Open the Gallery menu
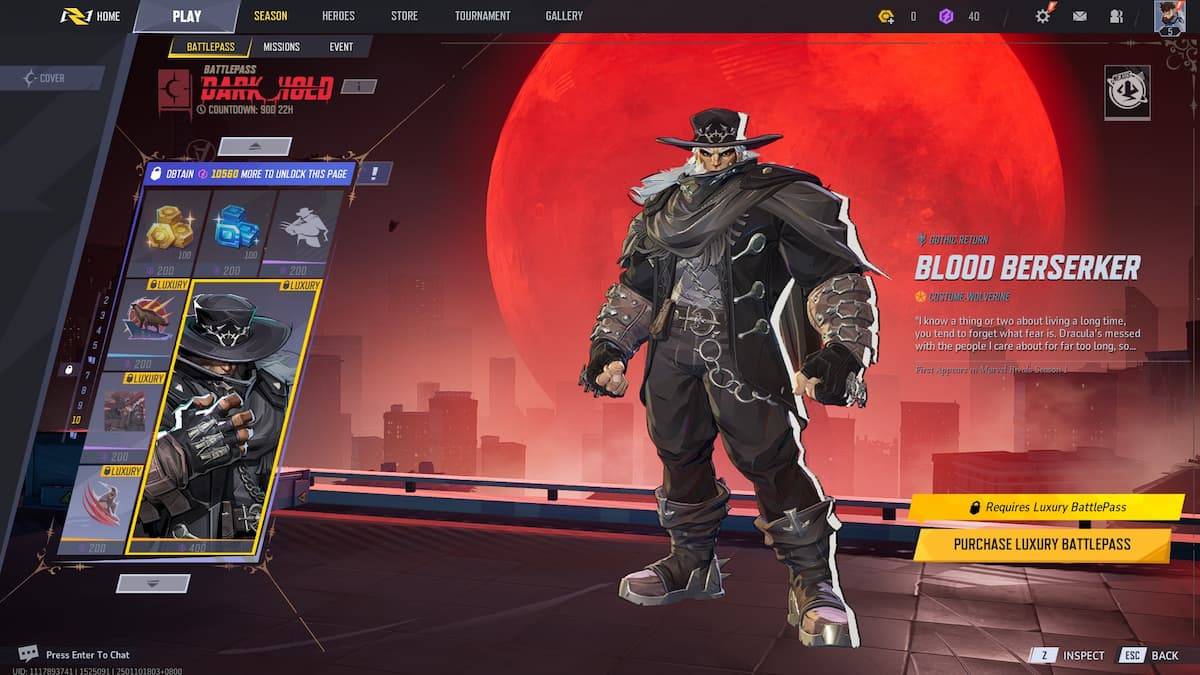1200x675 pixels. (x=564, y=16)
